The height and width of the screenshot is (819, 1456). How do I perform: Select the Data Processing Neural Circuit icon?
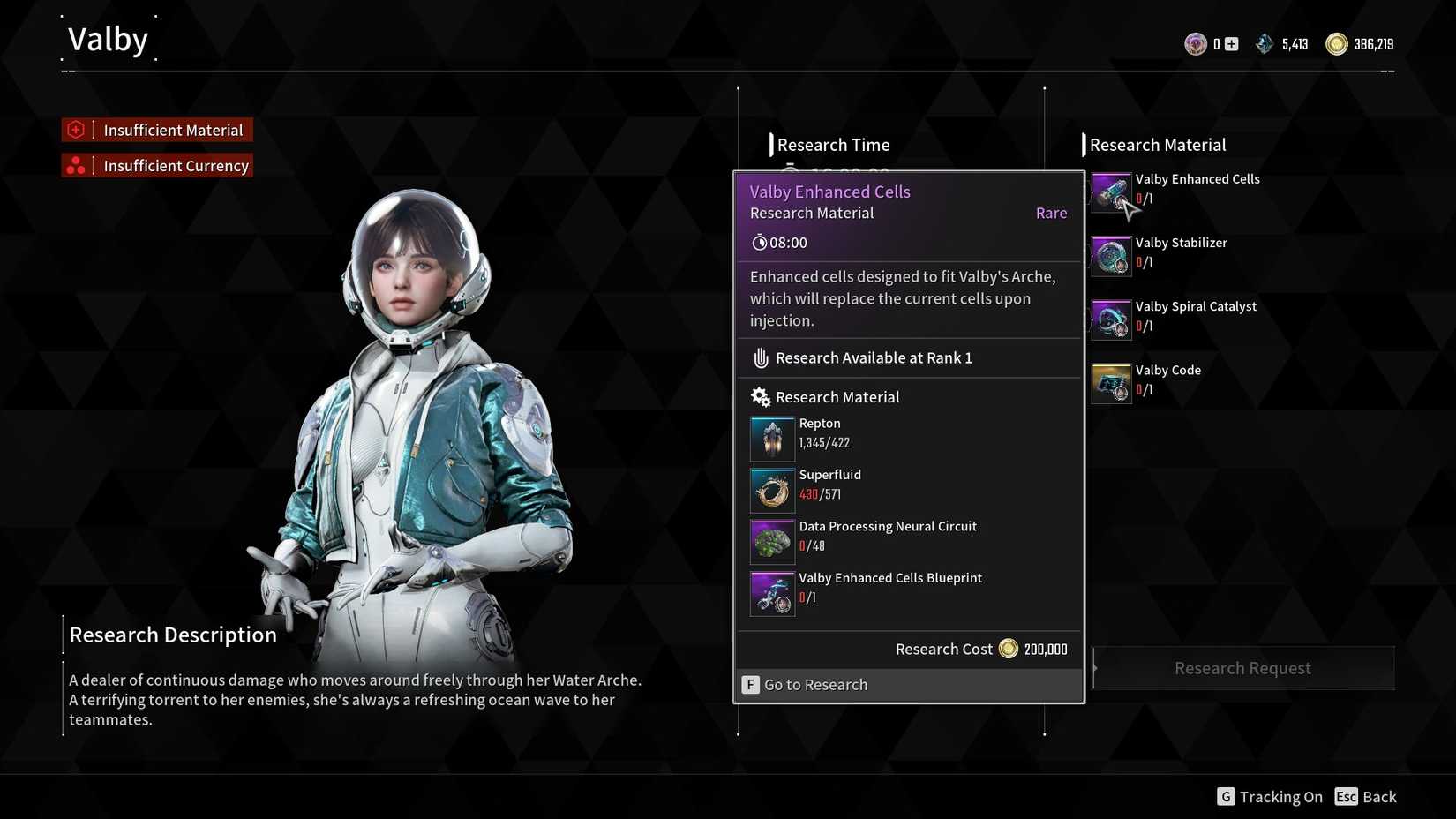point(771,540)
